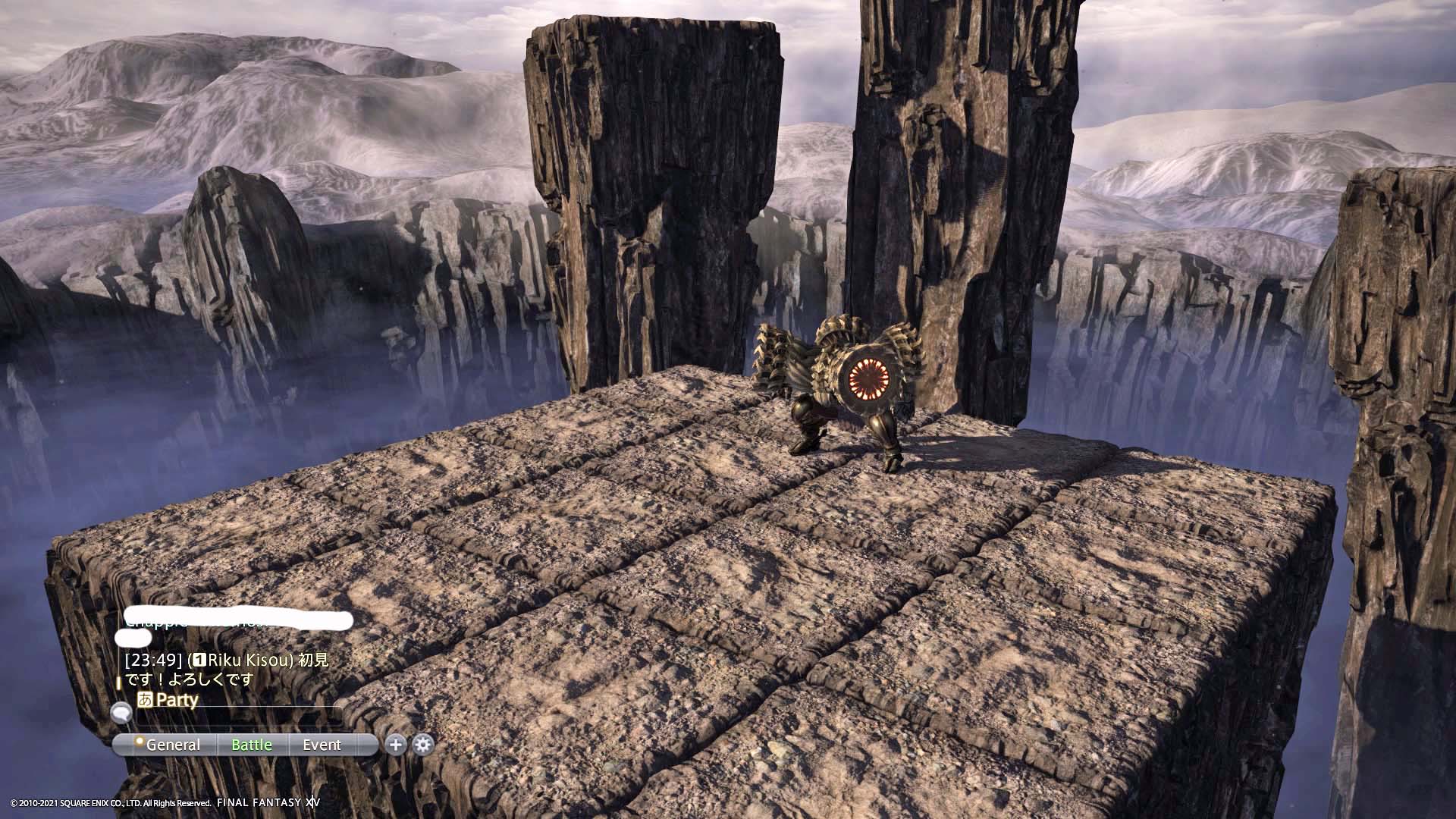This screenshot has width=1456, height=819.
Task: Select the Event chat tab
Action: [x=322, y=745]
